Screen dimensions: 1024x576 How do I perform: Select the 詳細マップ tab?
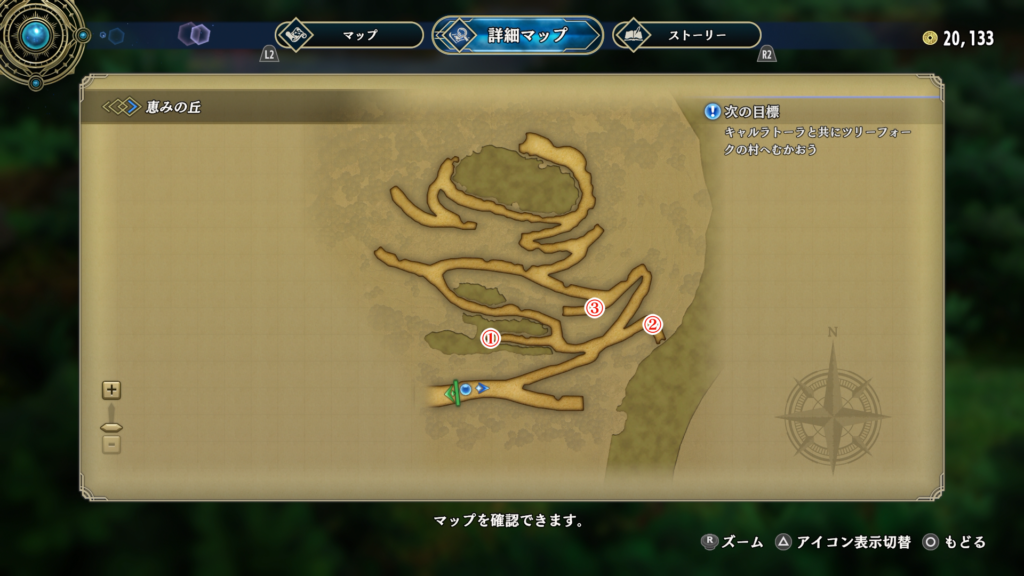(518, 35)
